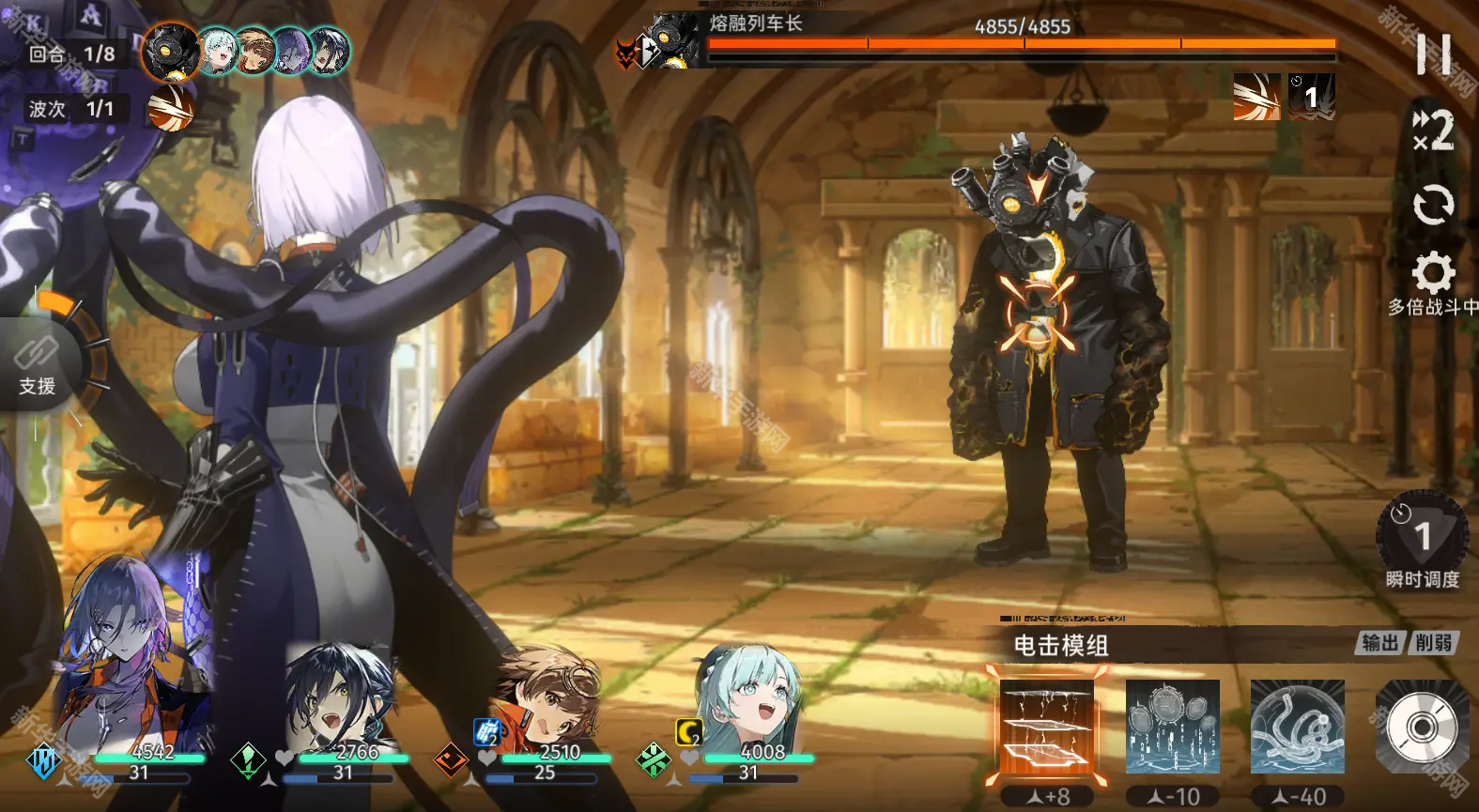Pause the battle
Viewport: 1479px width, 812px height.
pyautogui.click(x=1433, y=54)
